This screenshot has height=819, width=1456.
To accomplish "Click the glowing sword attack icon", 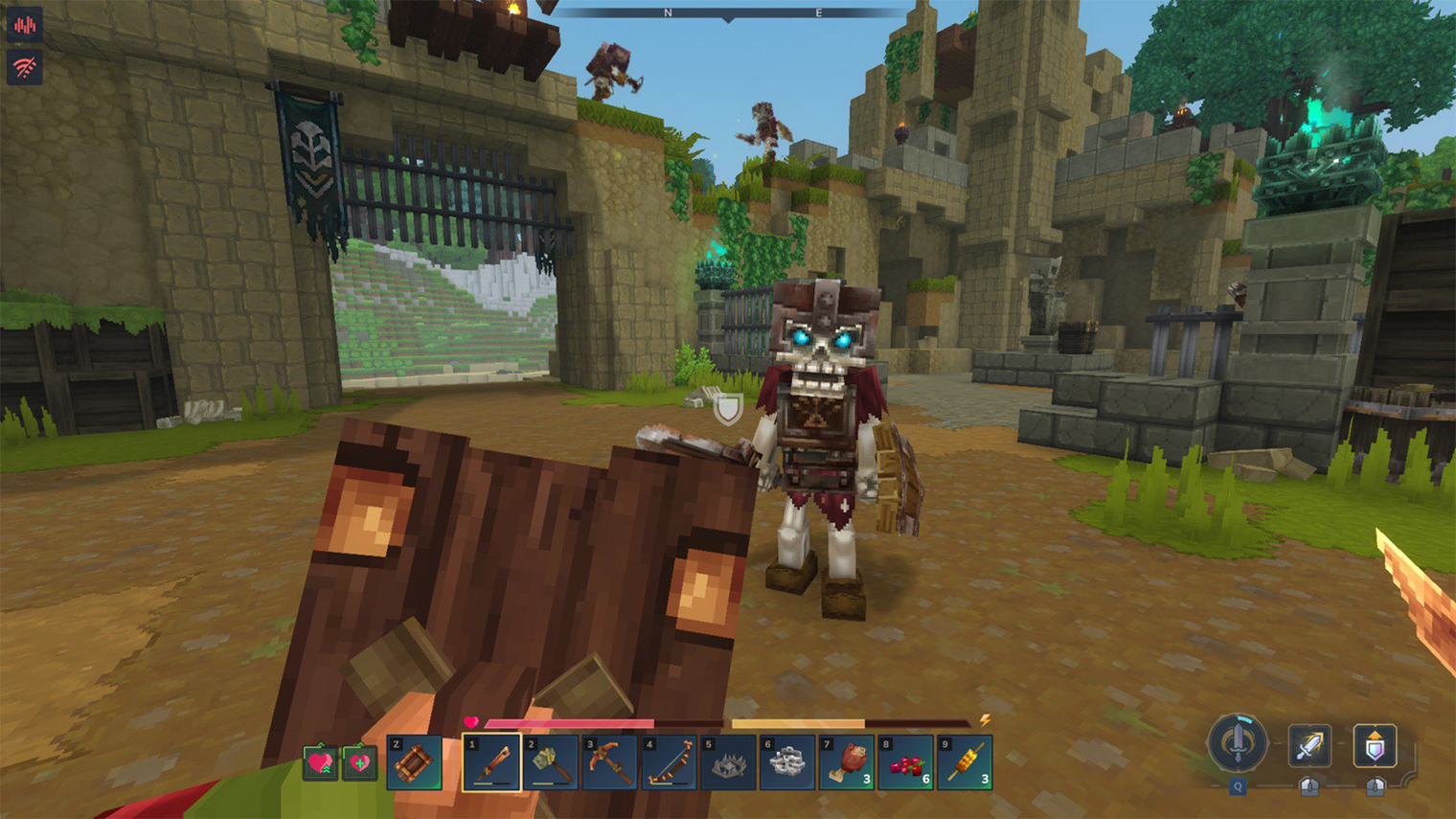I will (x=1308, y=746).
